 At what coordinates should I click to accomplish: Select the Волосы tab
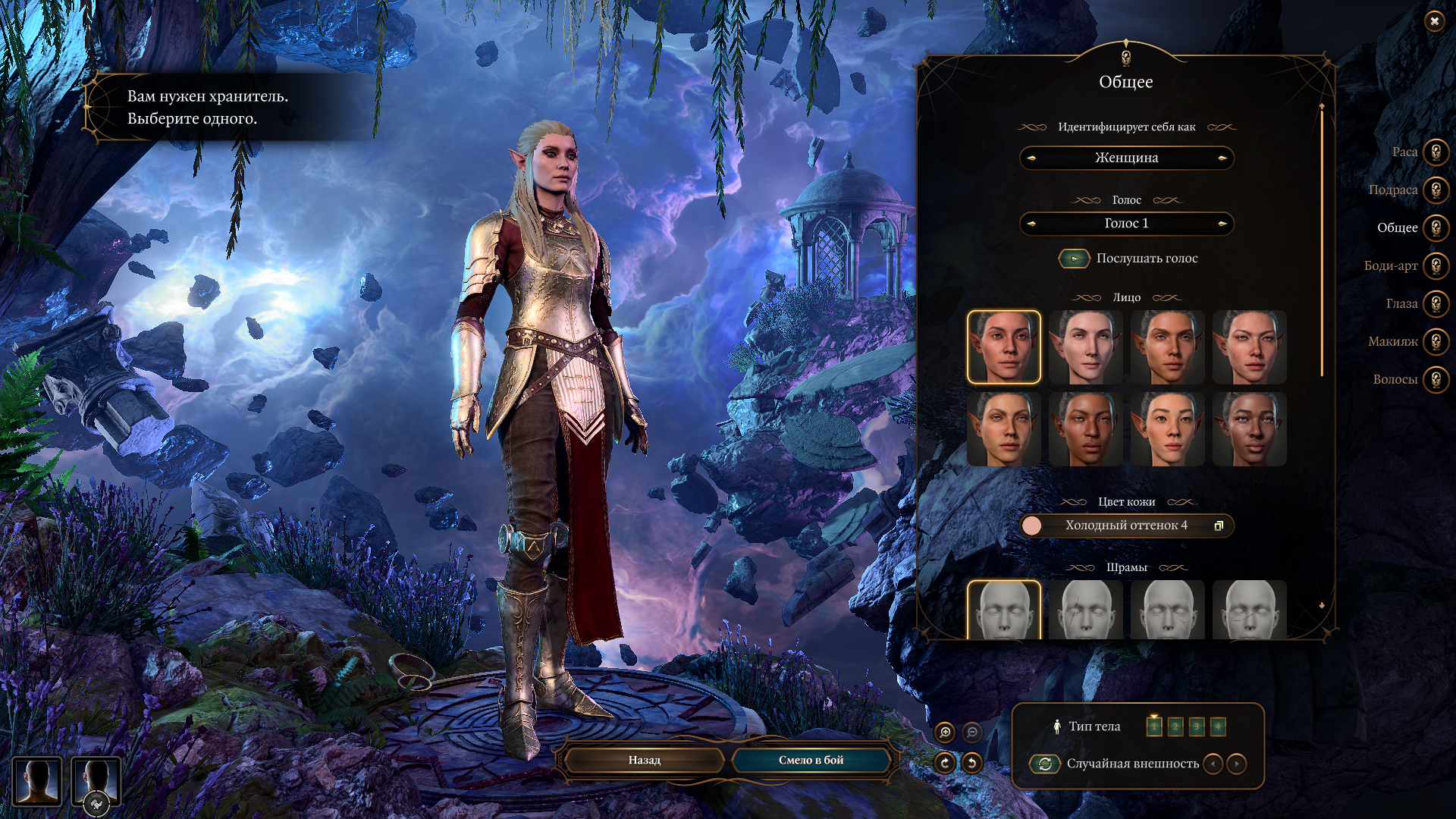[x=1436, y=380]
